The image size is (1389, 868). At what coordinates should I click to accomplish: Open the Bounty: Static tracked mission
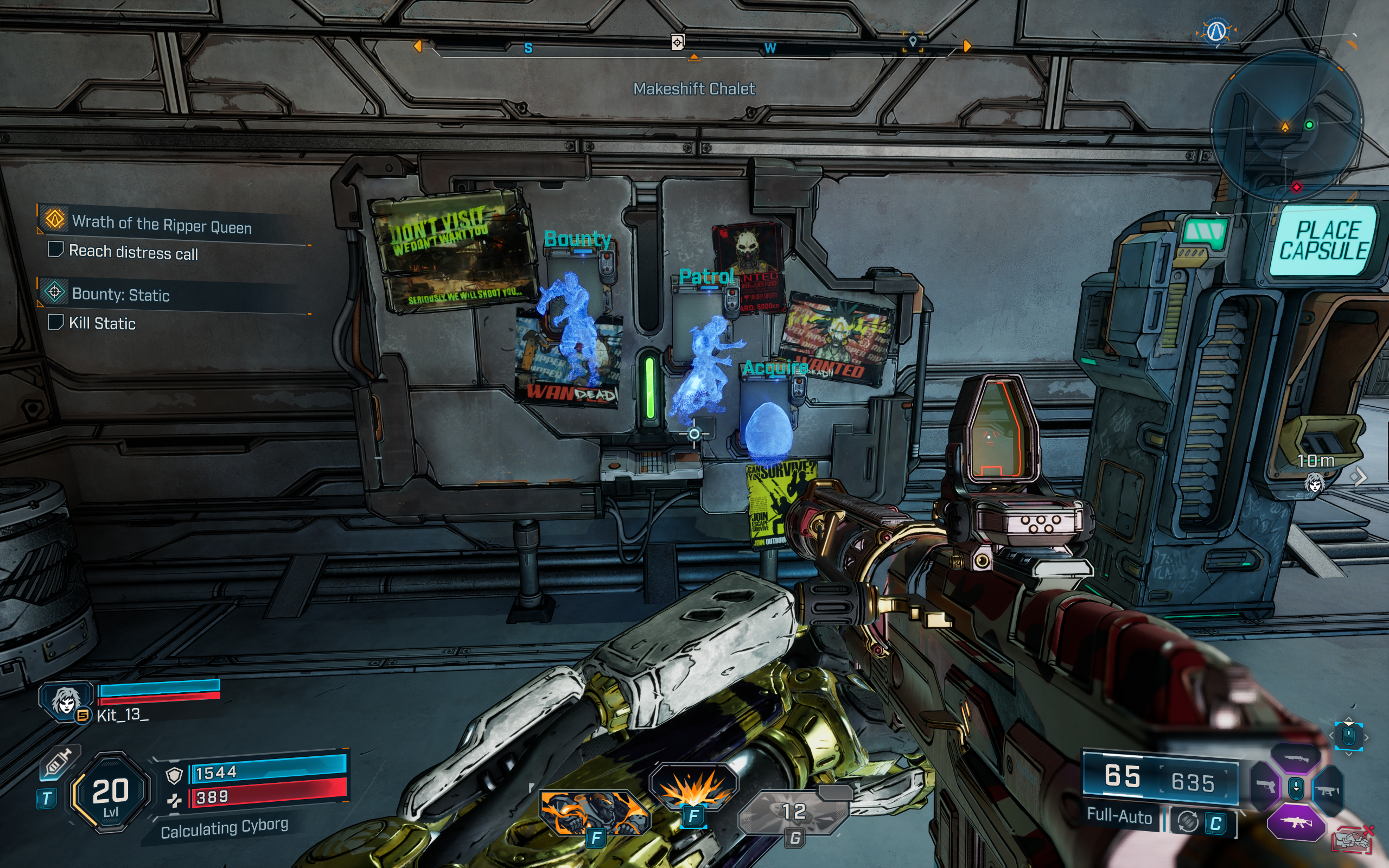coord(120,295)
